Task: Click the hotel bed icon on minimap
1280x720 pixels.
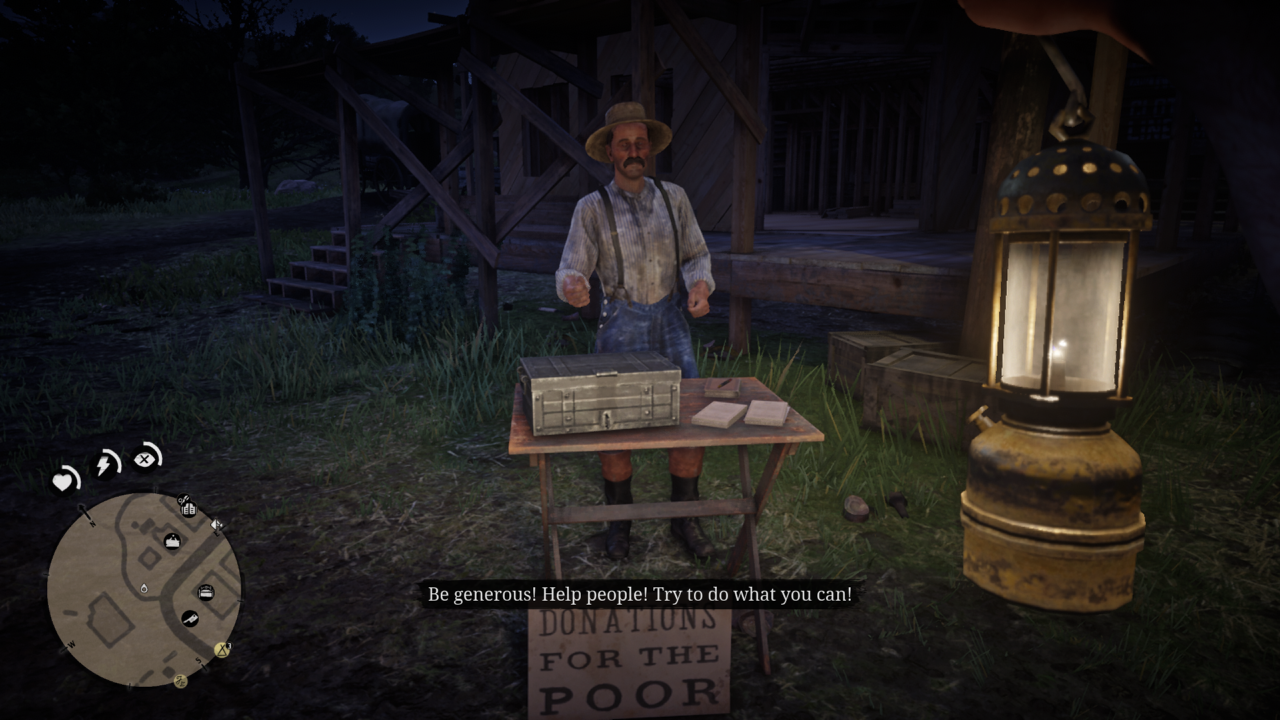Action: click(206, 594)
